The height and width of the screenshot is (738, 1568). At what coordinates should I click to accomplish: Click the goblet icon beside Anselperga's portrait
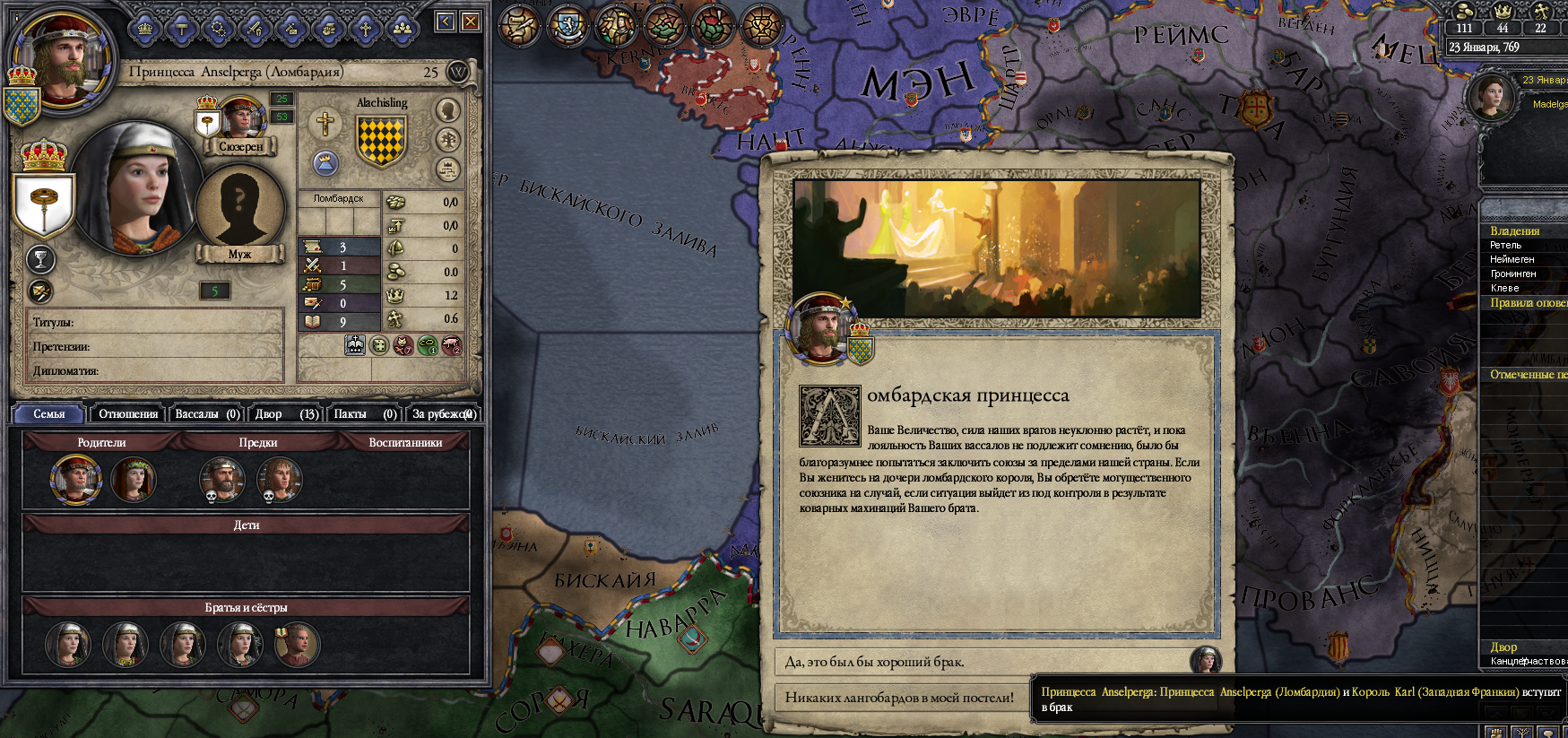point(39,260)
